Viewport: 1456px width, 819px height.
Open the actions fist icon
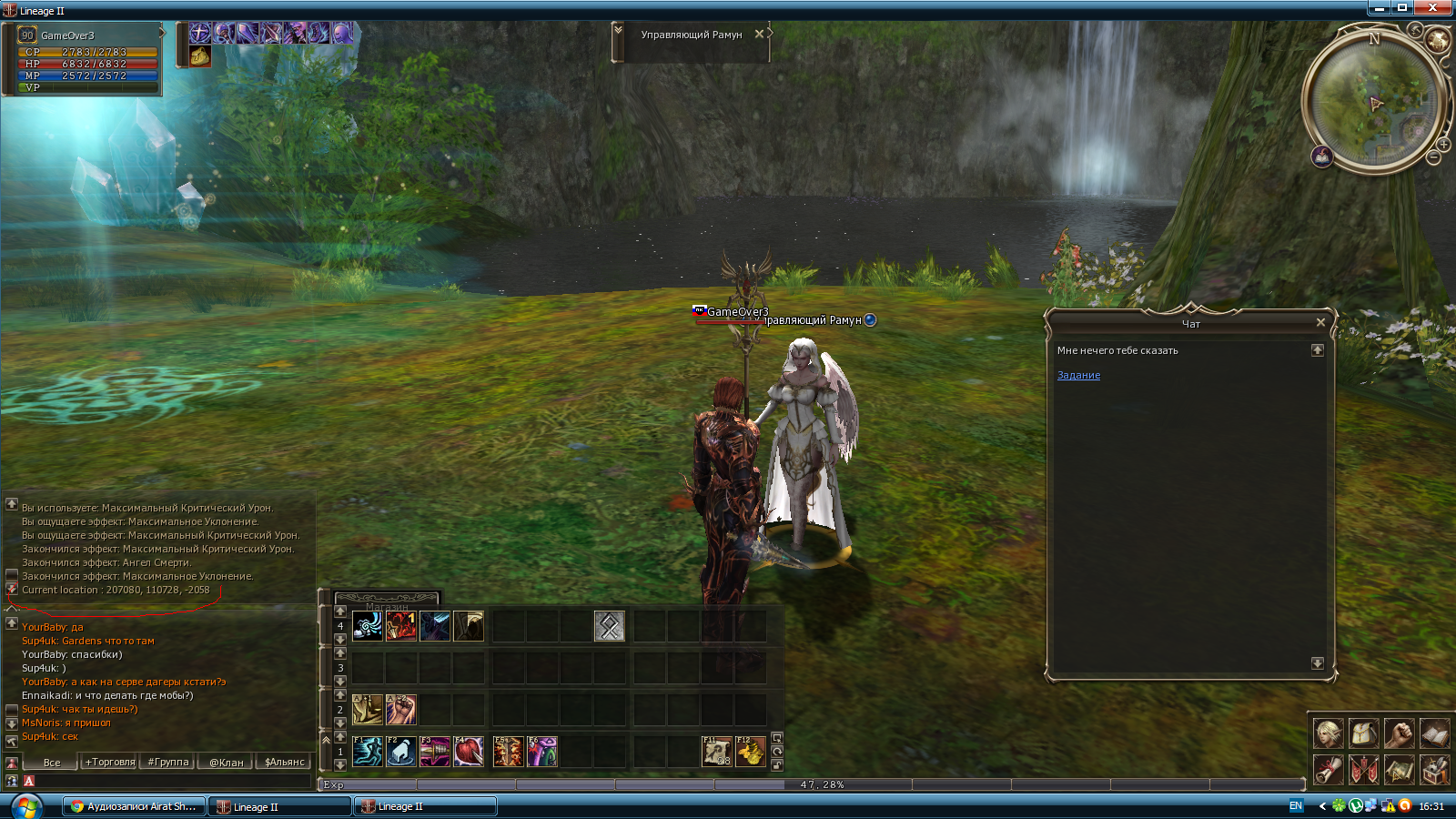[x=1399, y=733]
